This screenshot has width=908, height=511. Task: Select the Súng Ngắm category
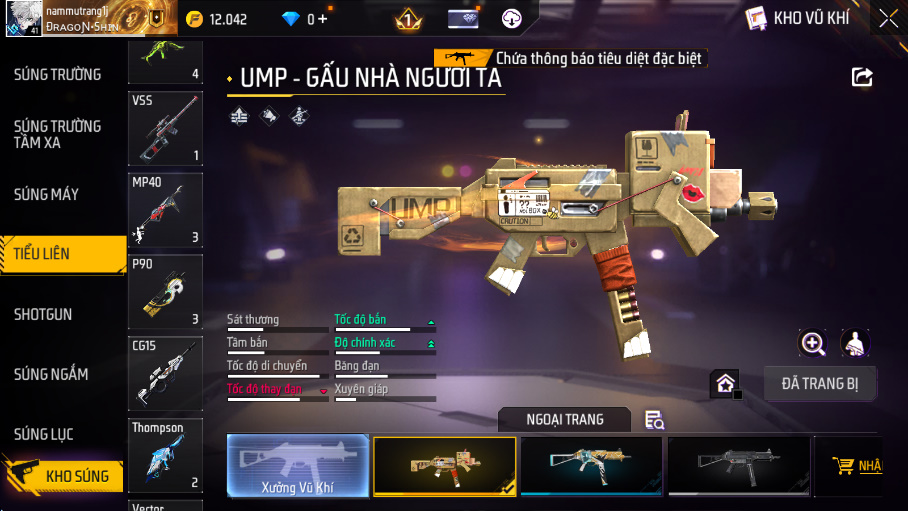(x=51, y=374)
